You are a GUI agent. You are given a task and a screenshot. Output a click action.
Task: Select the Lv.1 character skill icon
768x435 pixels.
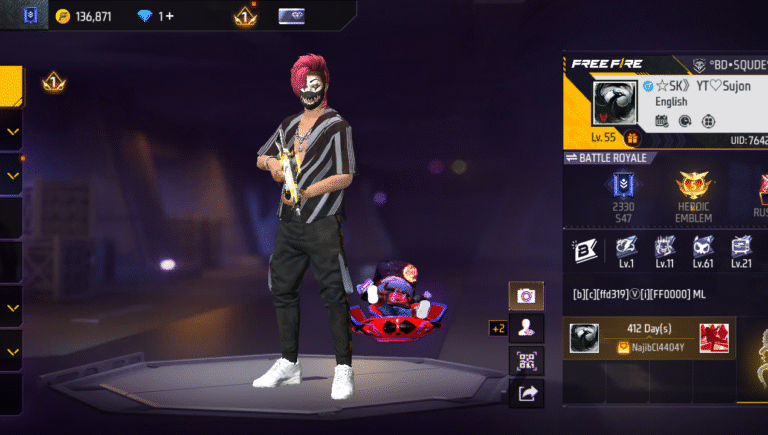(626, 251)
